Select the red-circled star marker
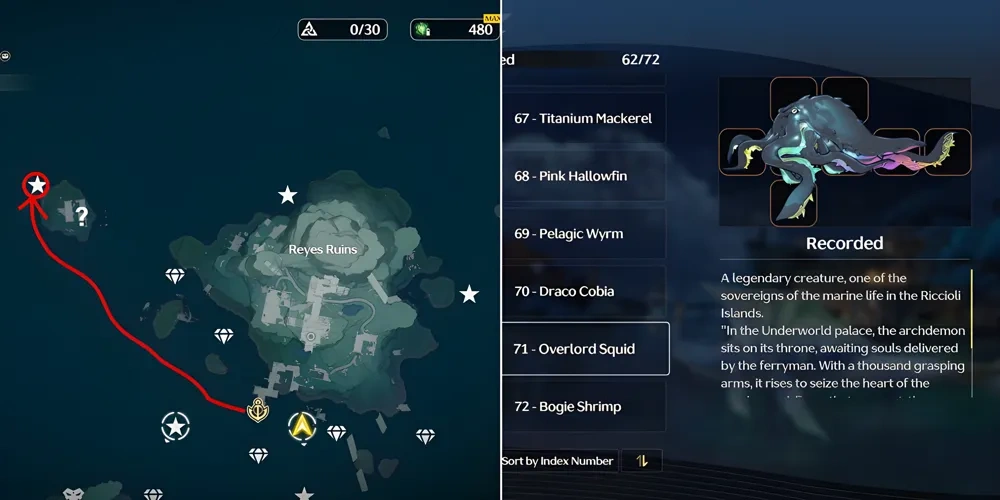 coord(37,184)
